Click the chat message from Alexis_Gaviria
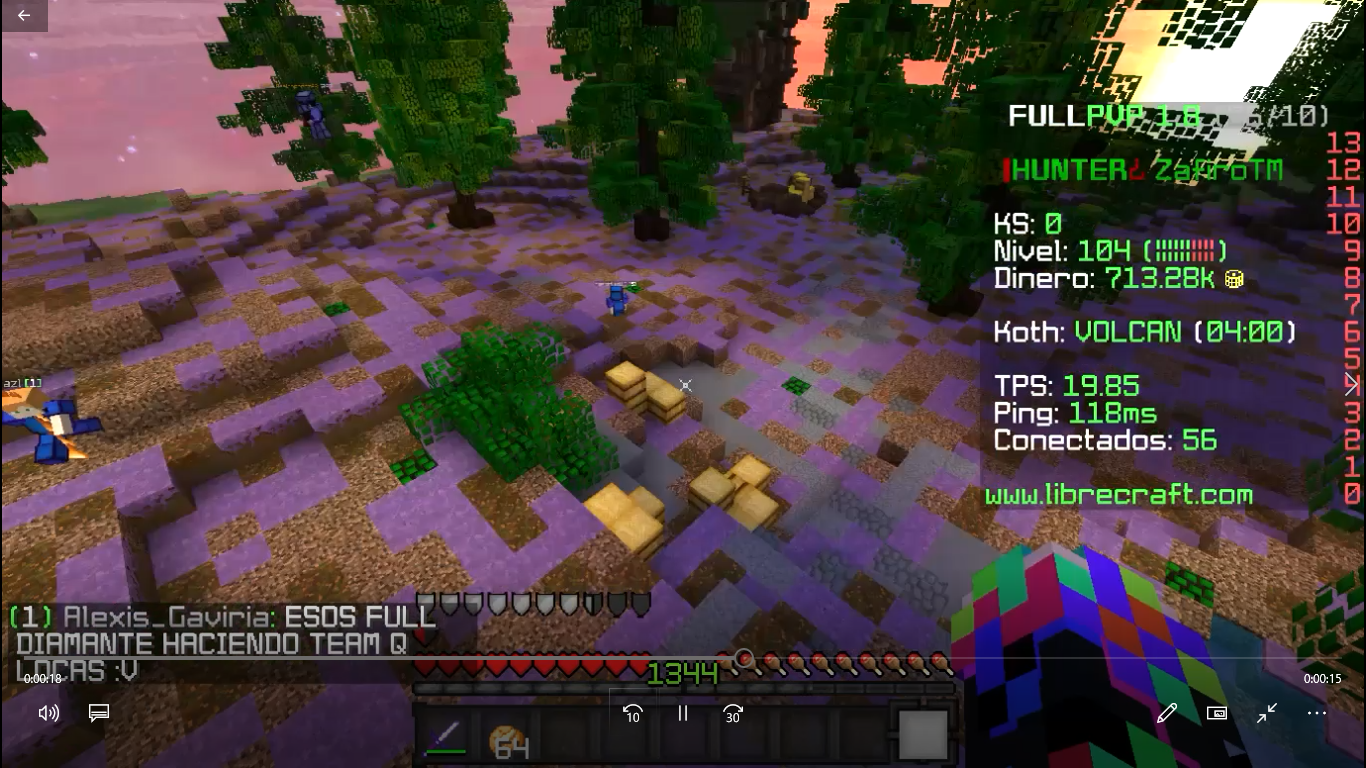Image resolution: width=1366 pixels, height=768 pixels. 225,643
